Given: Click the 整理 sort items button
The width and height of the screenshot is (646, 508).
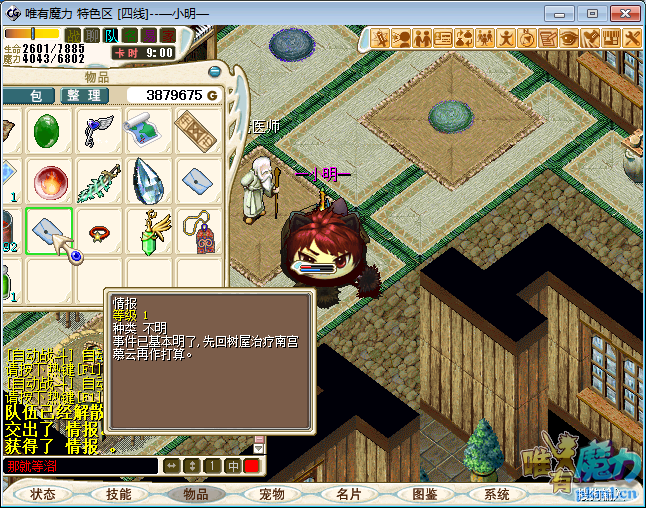Looking at the screenshot, I should 85,95.
